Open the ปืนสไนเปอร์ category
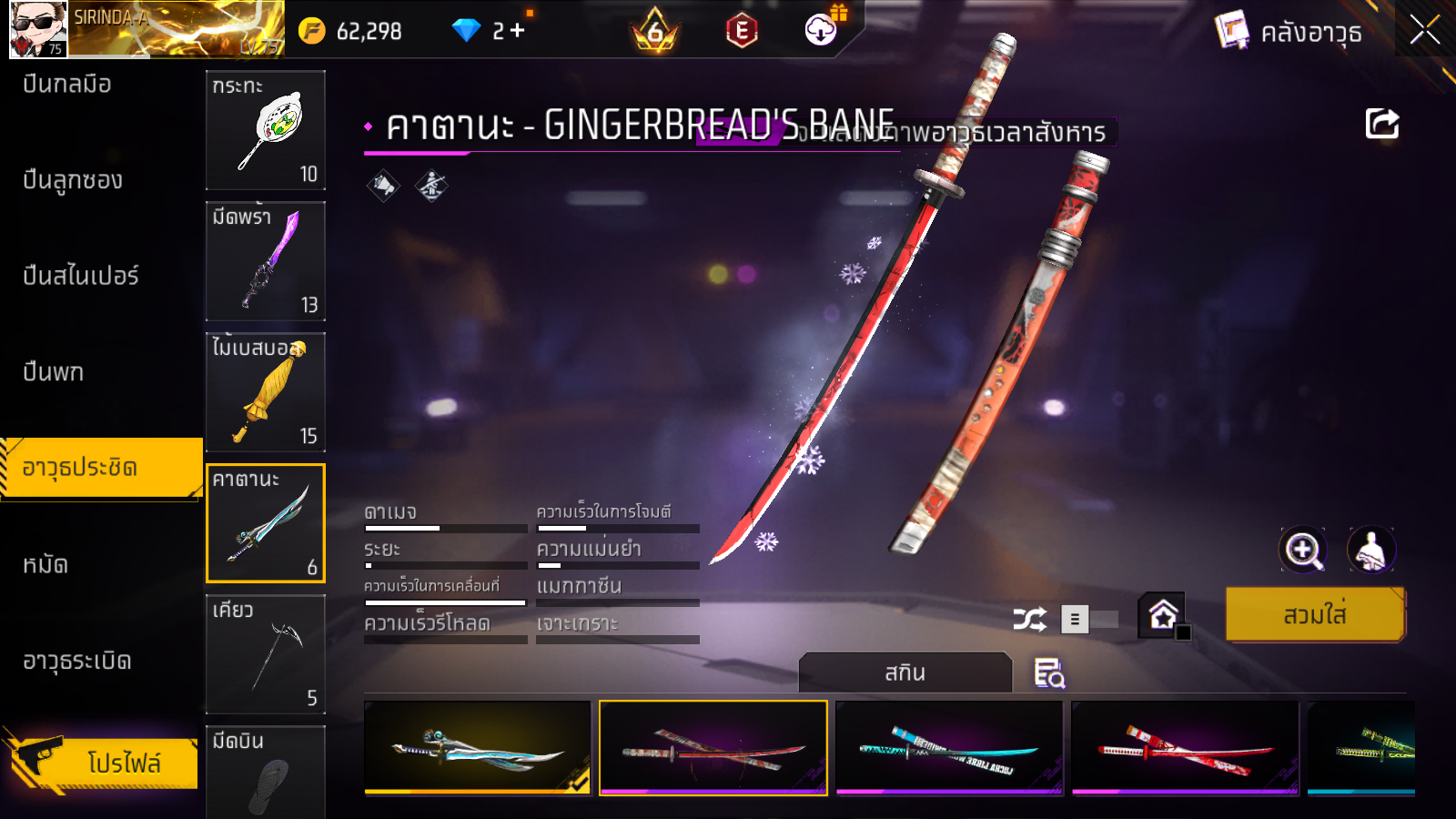 pos(81,276)
